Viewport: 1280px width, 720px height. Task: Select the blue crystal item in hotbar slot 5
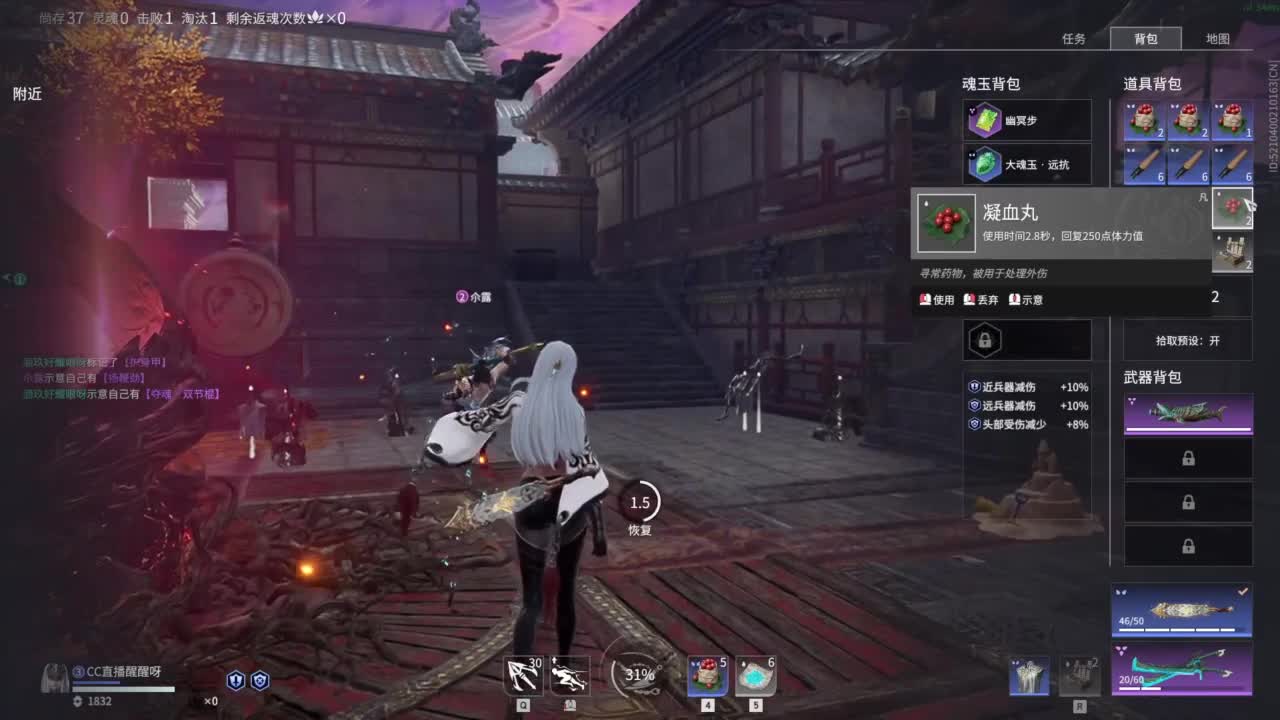(755, 676)
